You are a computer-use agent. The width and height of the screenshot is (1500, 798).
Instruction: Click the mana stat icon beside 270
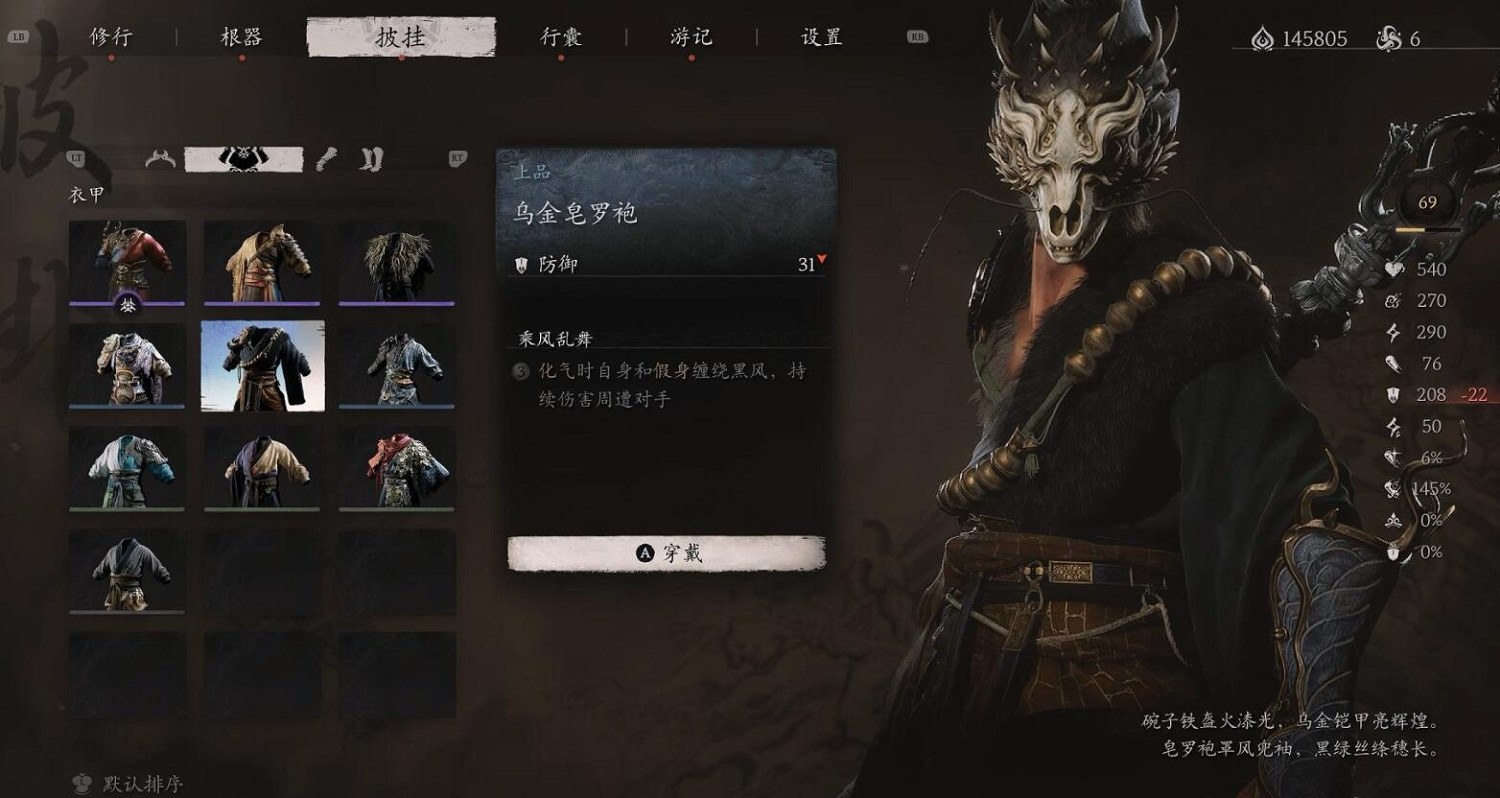(x=1394, y=299)
